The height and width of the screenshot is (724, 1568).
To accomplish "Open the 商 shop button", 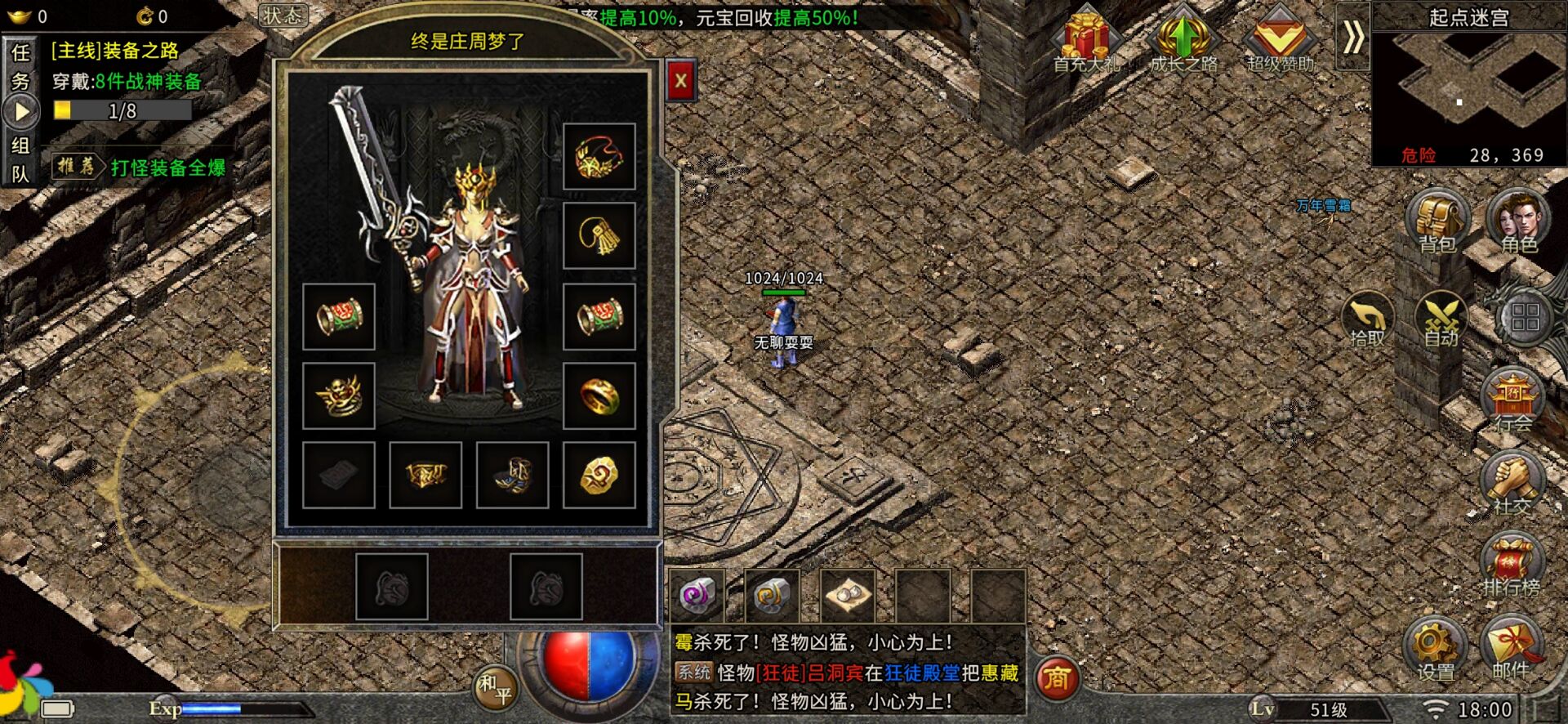I will (x=1058, y=678).
